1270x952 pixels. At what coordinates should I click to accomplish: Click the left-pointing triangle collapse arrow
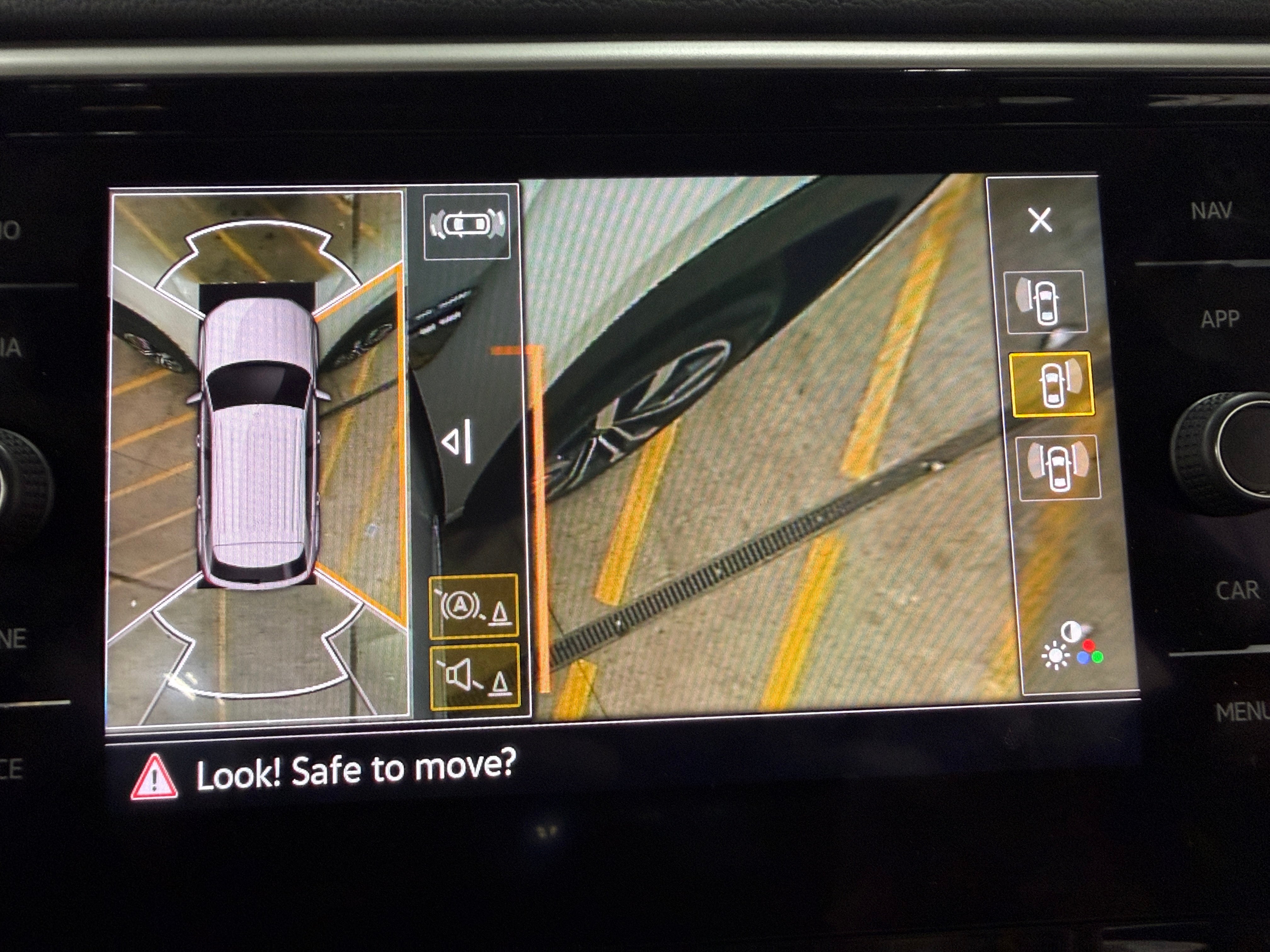(x=458, y=441)
